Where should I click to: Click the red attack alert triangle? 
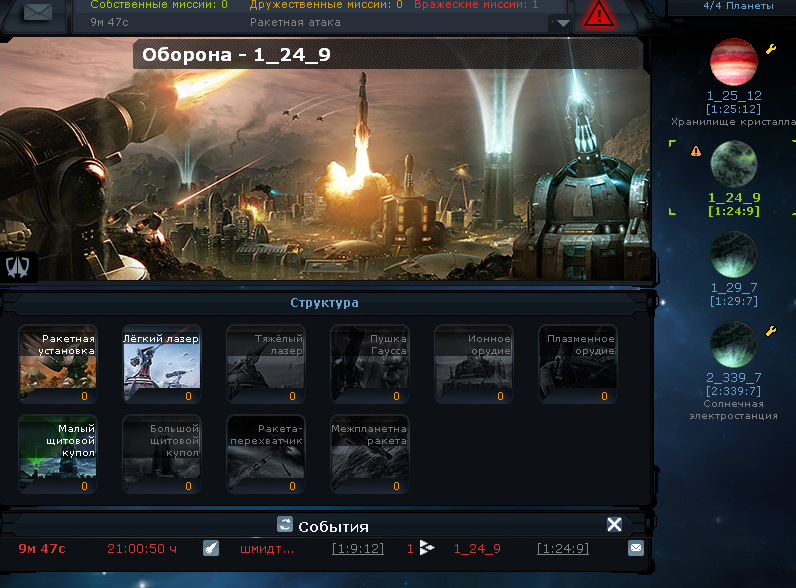[x=599, y=14]
